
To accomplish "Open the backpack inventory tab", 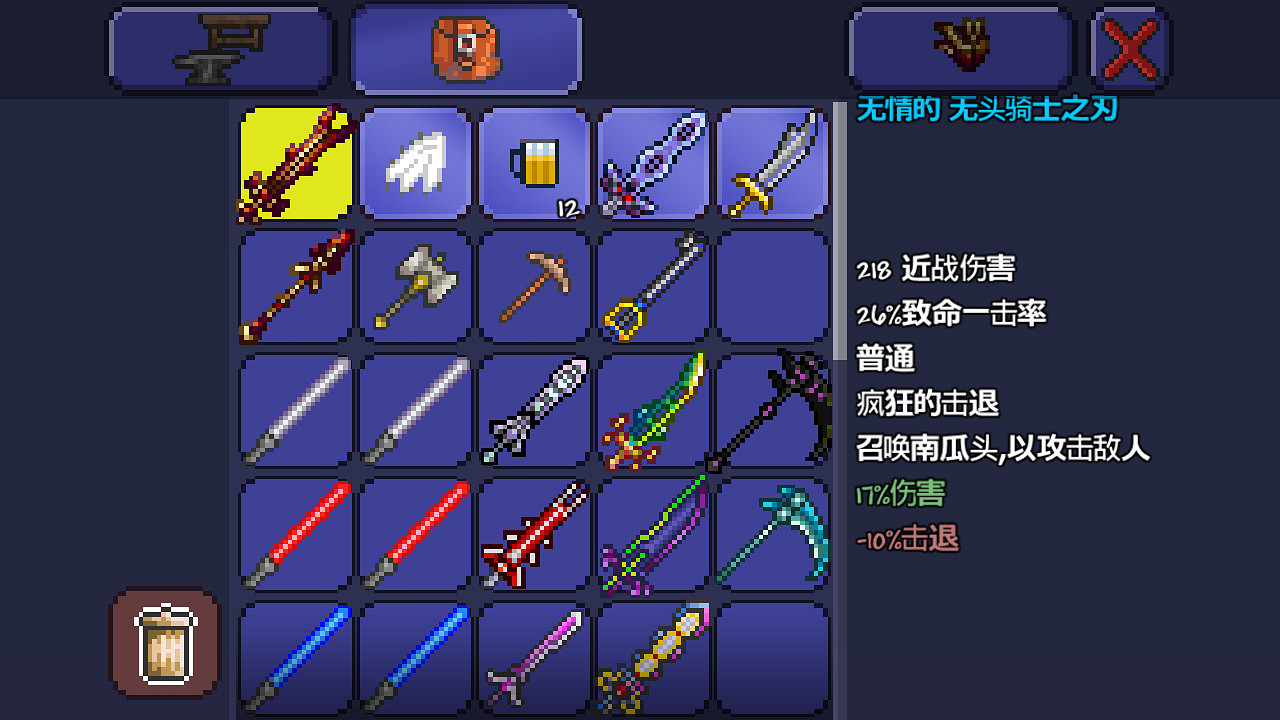I will 465,47.
